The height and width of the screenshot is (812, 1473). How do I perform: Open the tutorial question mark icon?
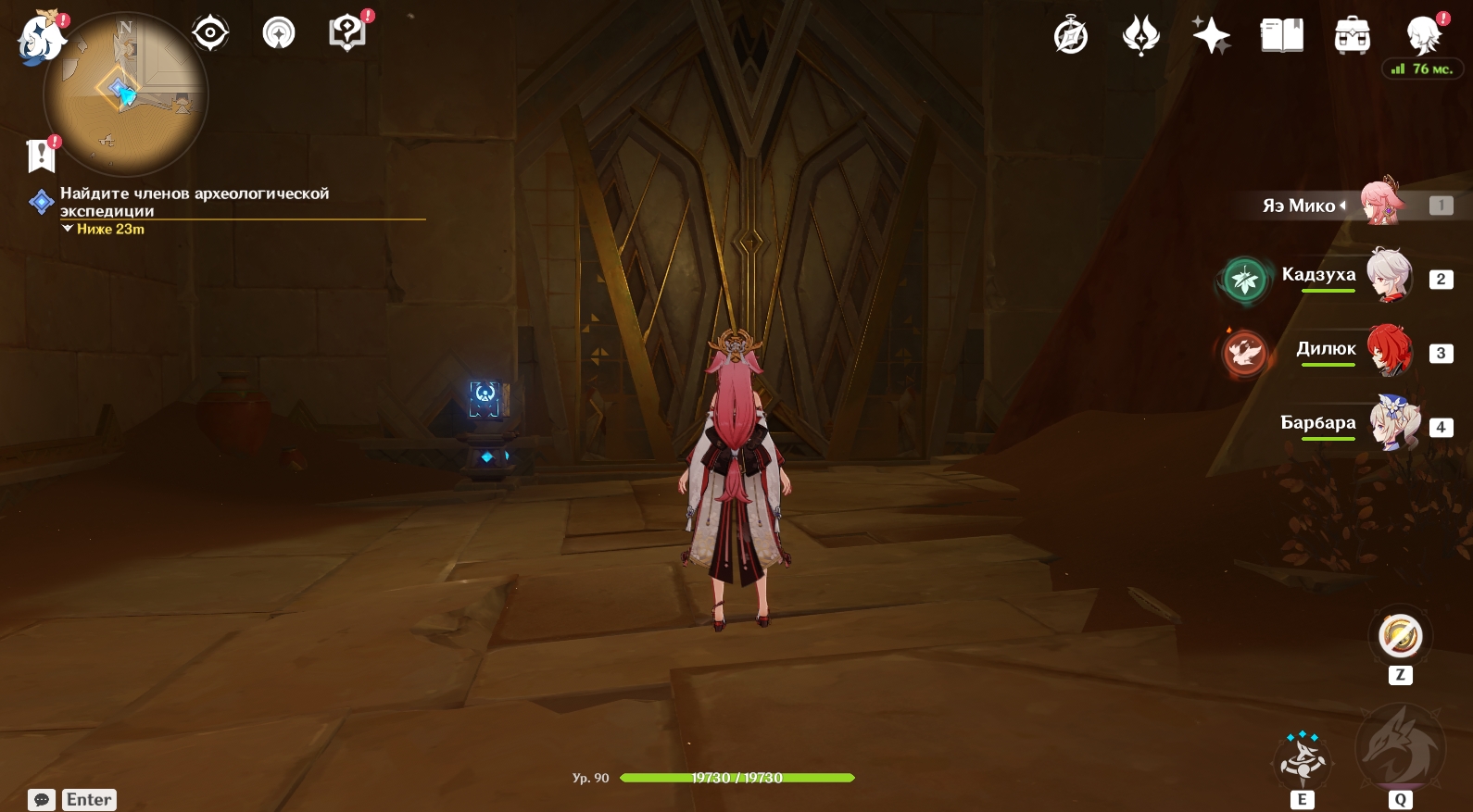pyautogui.click(x=347, y=33)
